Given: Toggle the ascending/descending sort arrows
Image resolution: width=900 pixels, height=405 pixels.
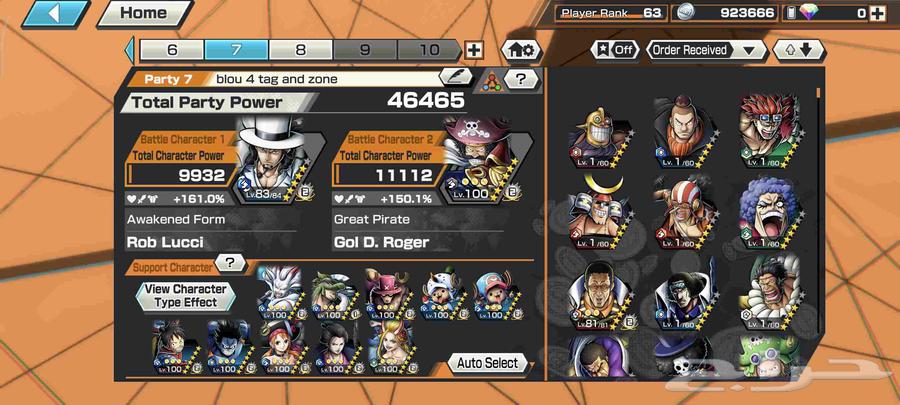Looking at the screenshot, I should pyautogui.click(x=797, y=49).
